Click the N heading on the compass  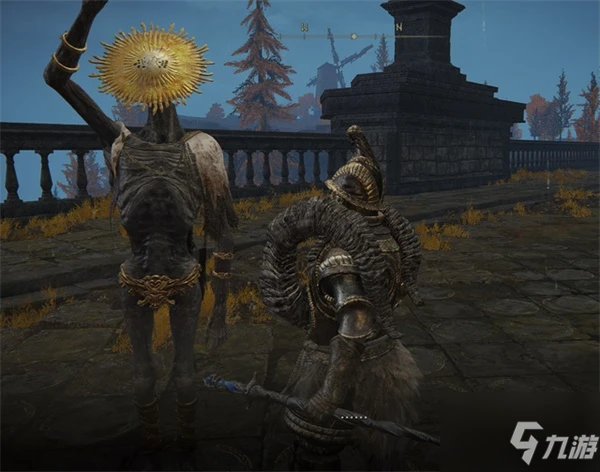tap(398, 29)
